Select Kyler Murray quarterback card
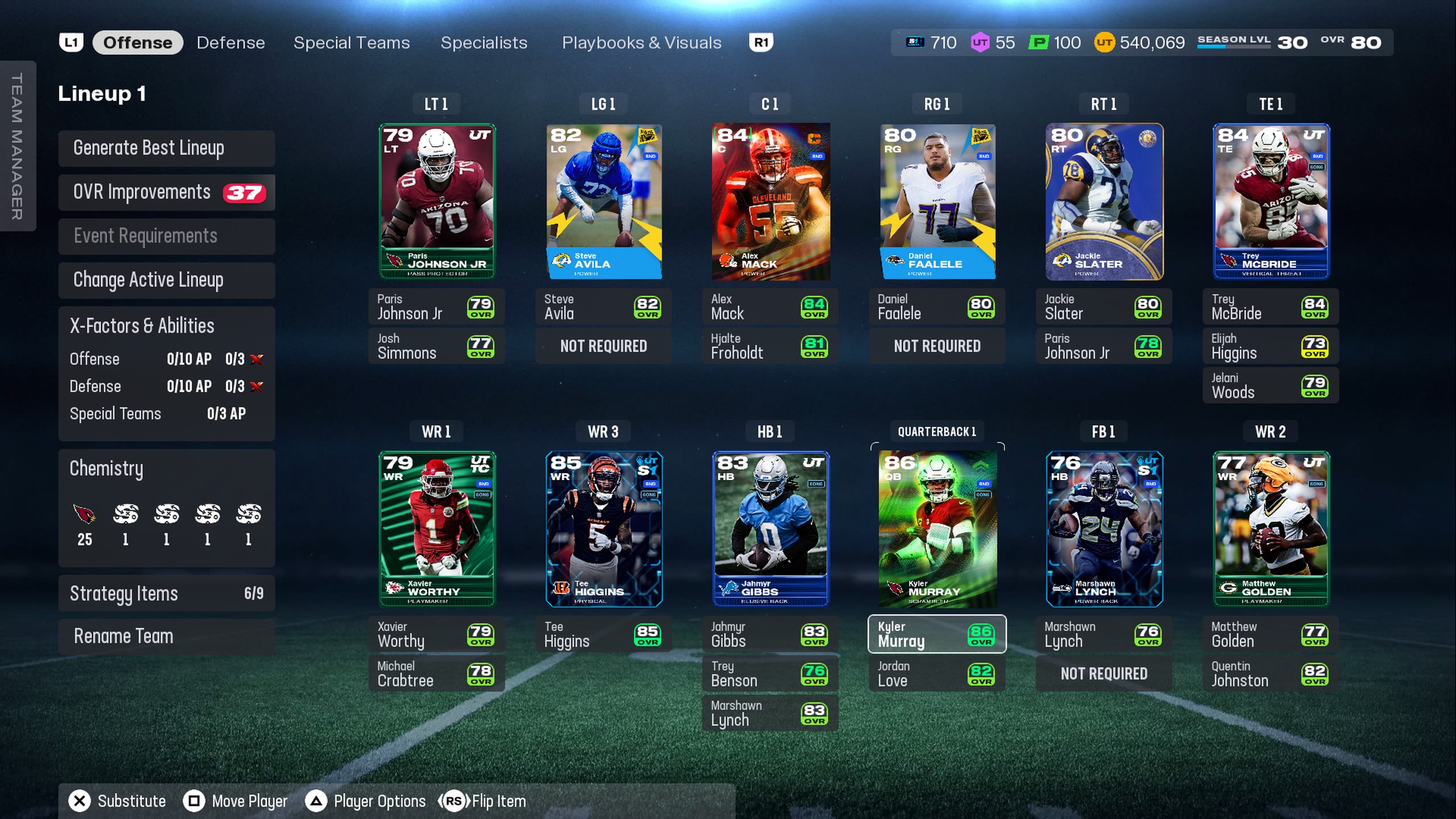Screen dimensions: 1456x819 (x=937, y=529)
